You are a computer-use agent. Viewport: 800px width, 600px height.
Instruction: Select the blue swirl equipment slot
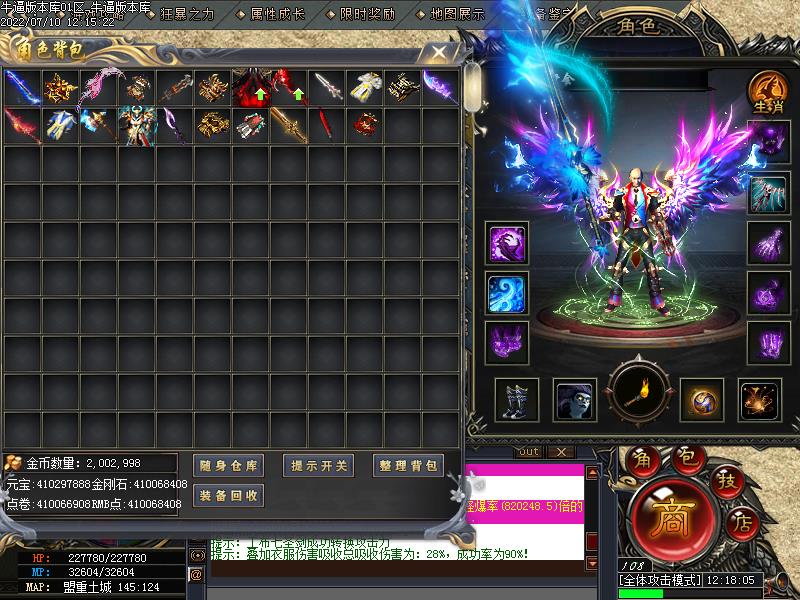pyautogui.click(x=507, y=292)
